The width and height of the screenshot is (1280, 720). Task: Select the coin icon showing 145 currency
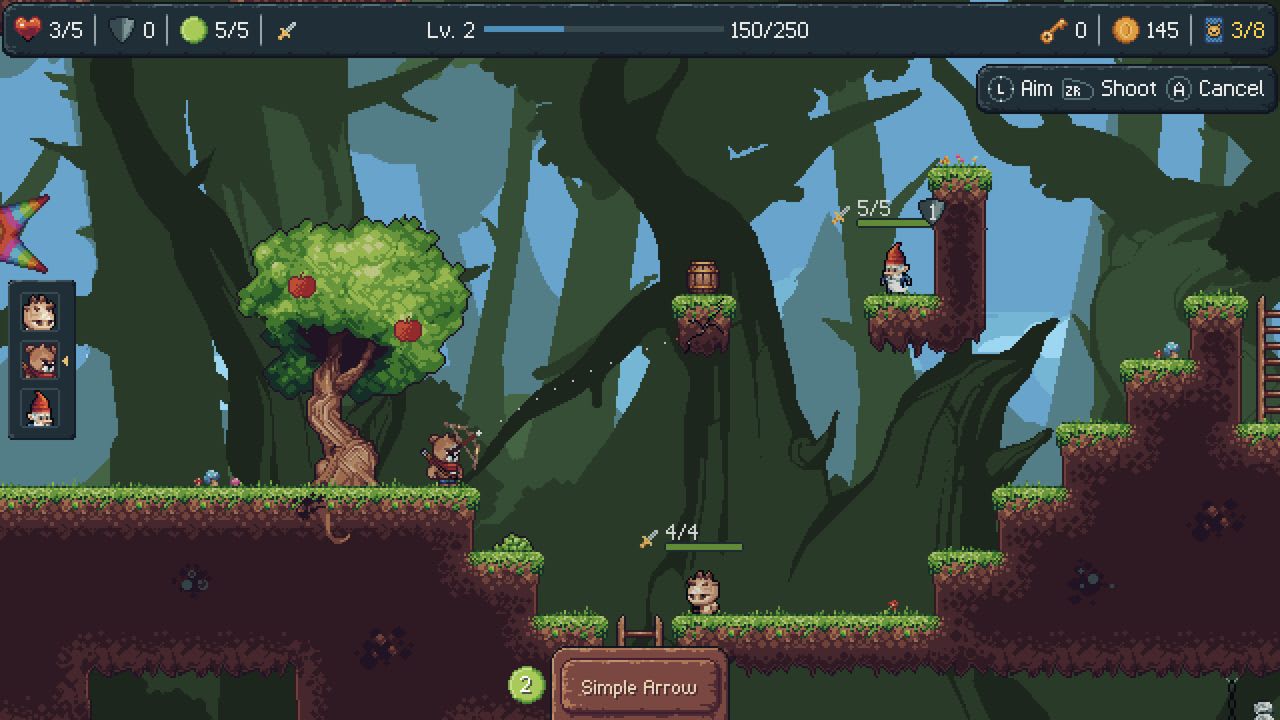pyautogui.click(x=1125, y=30)
